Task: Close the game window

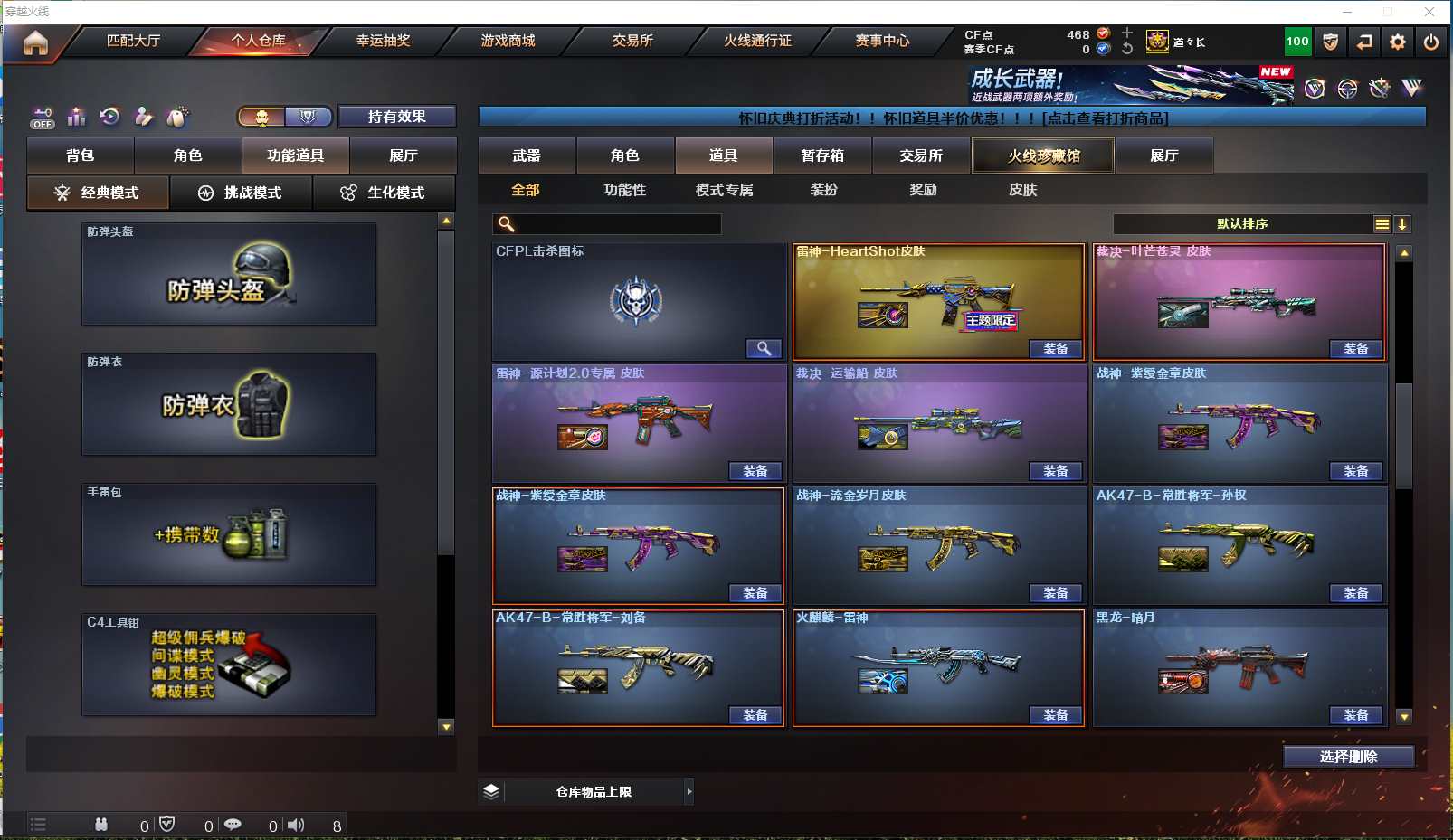Action: coord(1429,12)
